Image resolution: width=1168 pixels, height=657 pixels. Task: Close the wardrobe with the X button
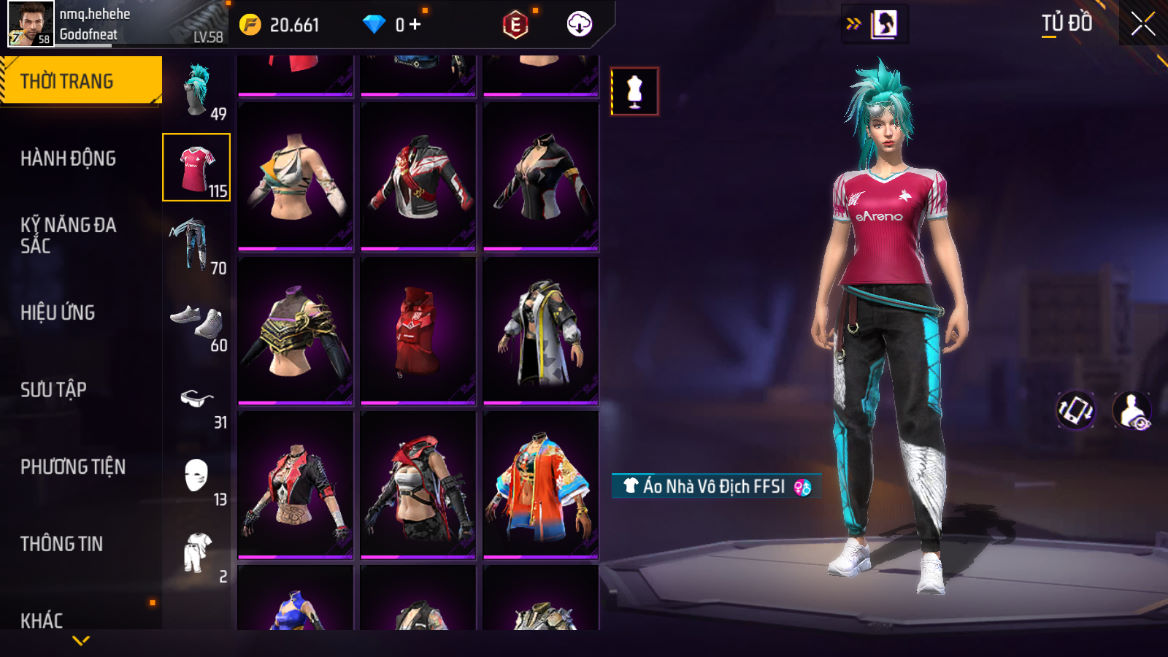coord(1142,25)
